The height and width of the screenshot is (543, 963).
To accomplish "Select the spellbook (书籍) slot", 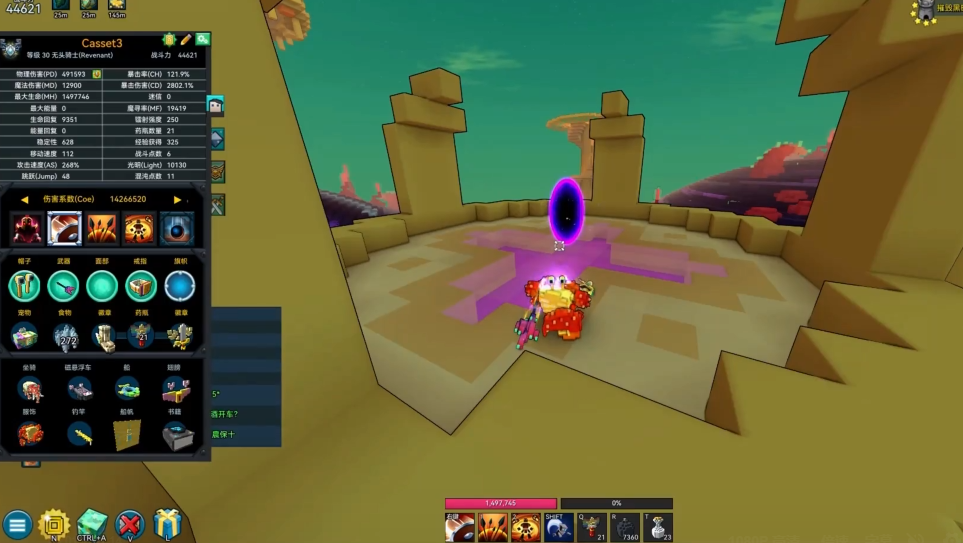I will [x=175, y=434].
